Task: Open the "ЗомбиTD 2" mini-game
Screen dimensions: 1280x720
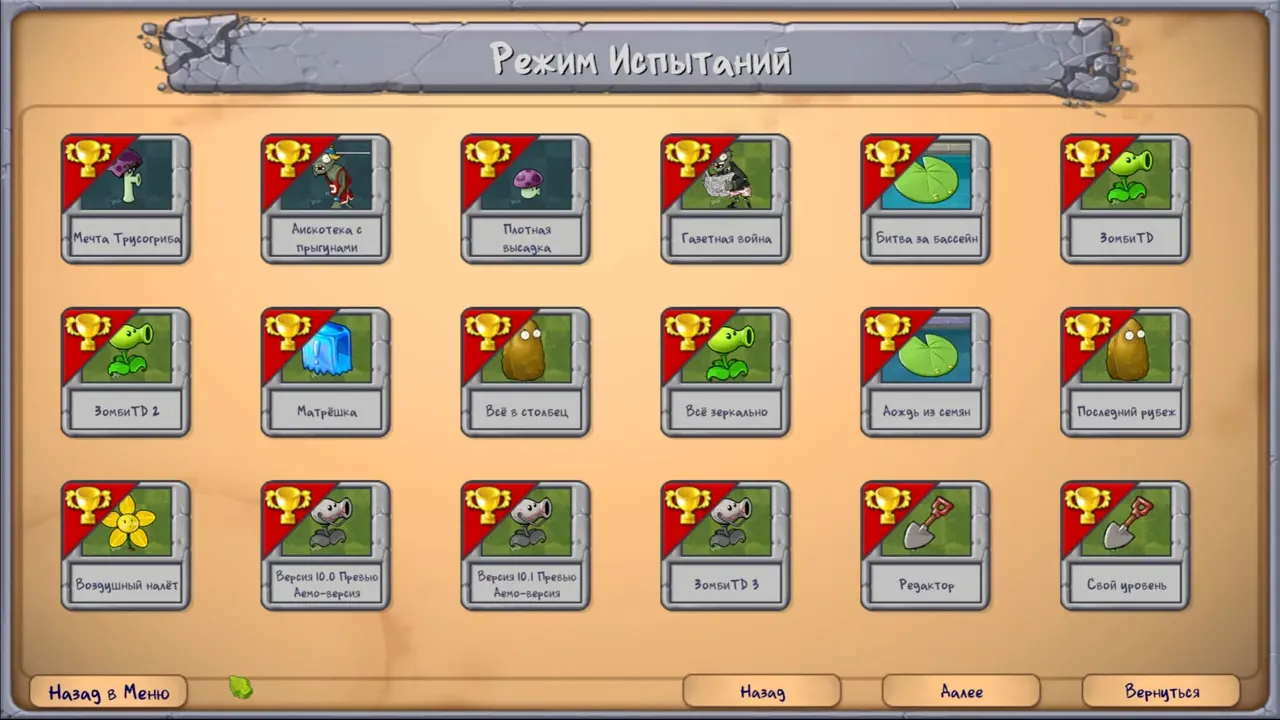Action: [x=125, y=370]
